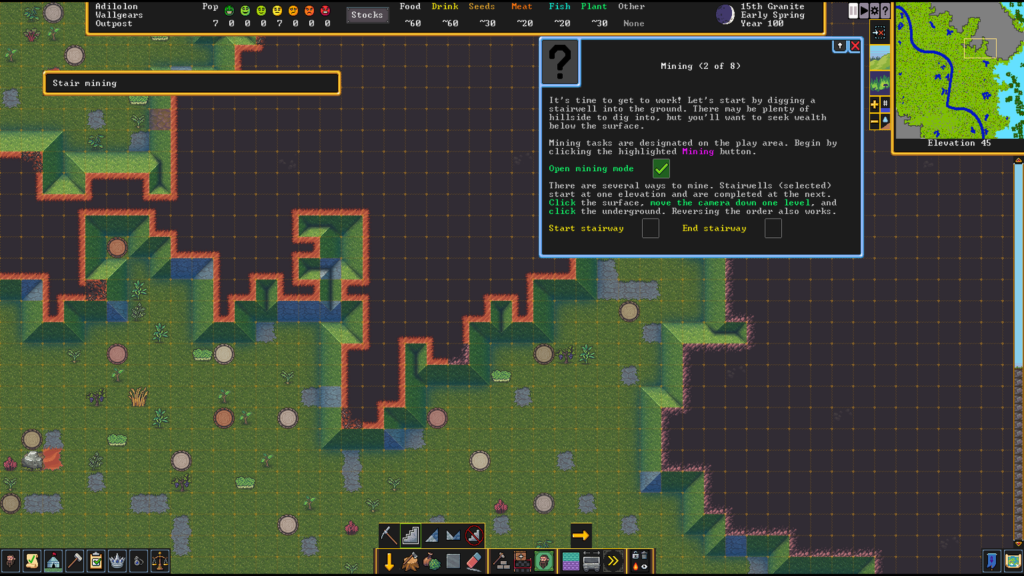Open the silver crown nobles screen
The width and height of the screenshot is (1024, 576).
[117, 561]
